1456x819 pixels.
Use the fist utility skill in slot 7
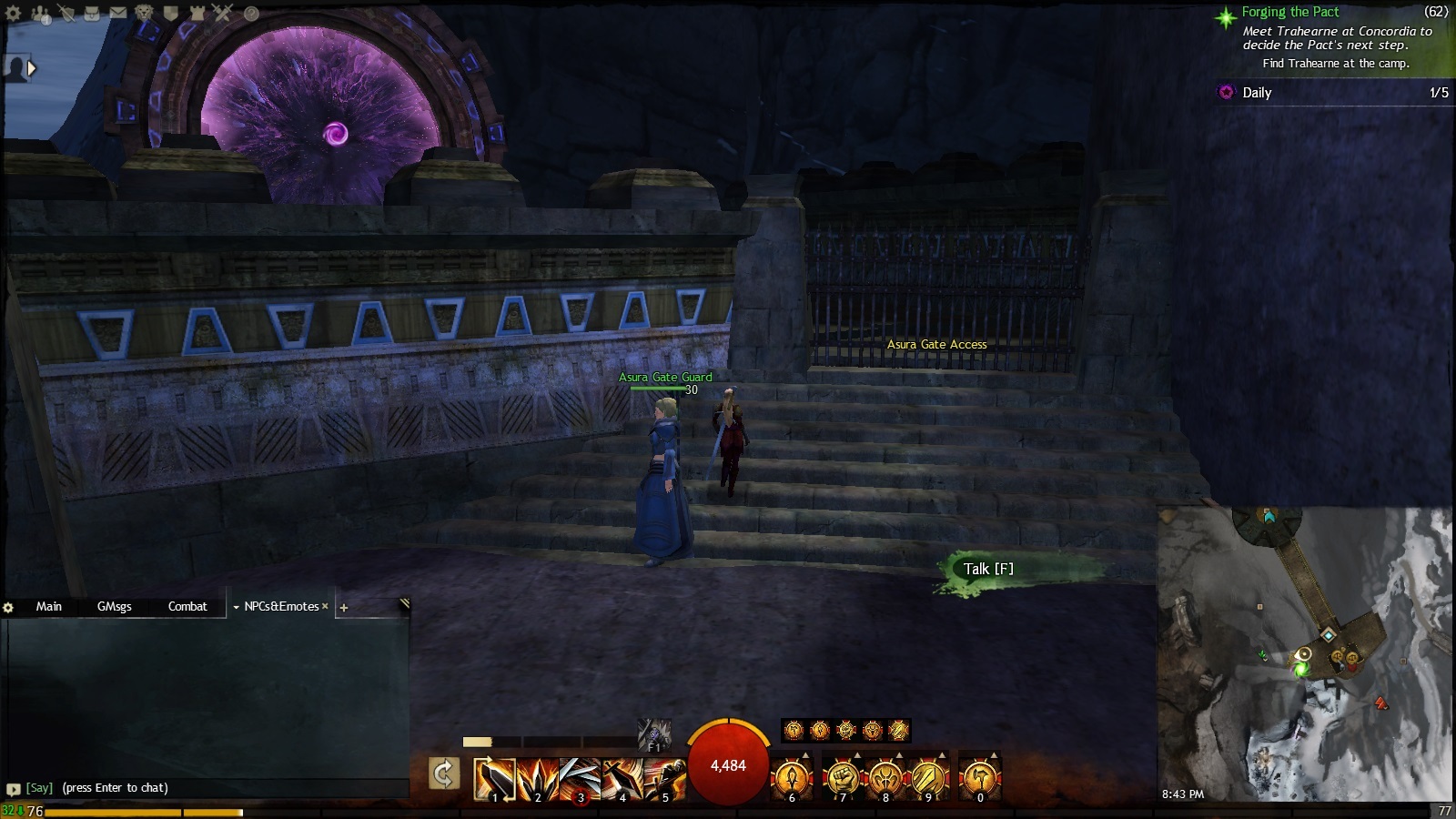843,780
